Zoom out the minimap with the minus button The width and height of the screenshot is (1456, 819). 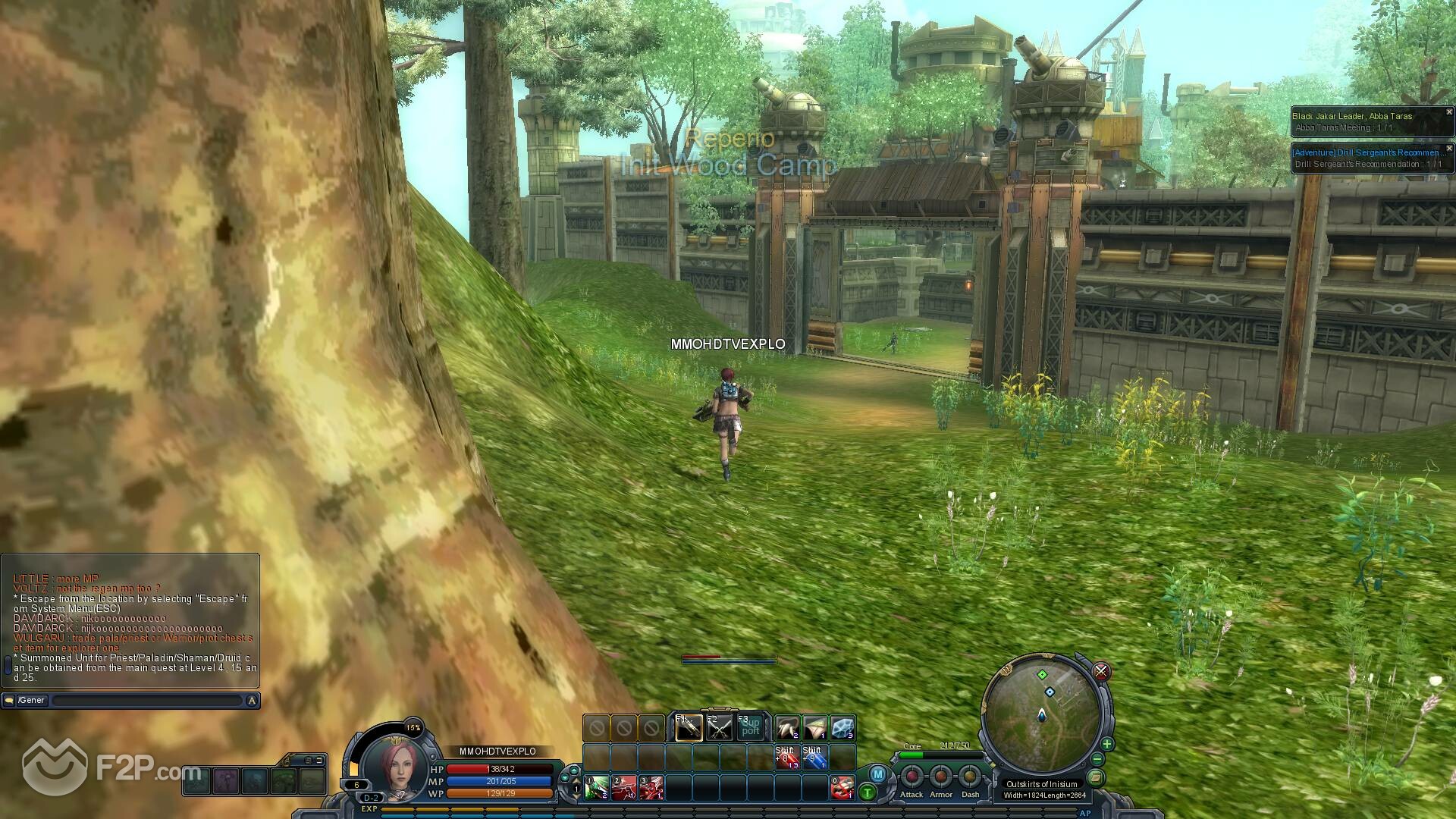point(1098,759)
